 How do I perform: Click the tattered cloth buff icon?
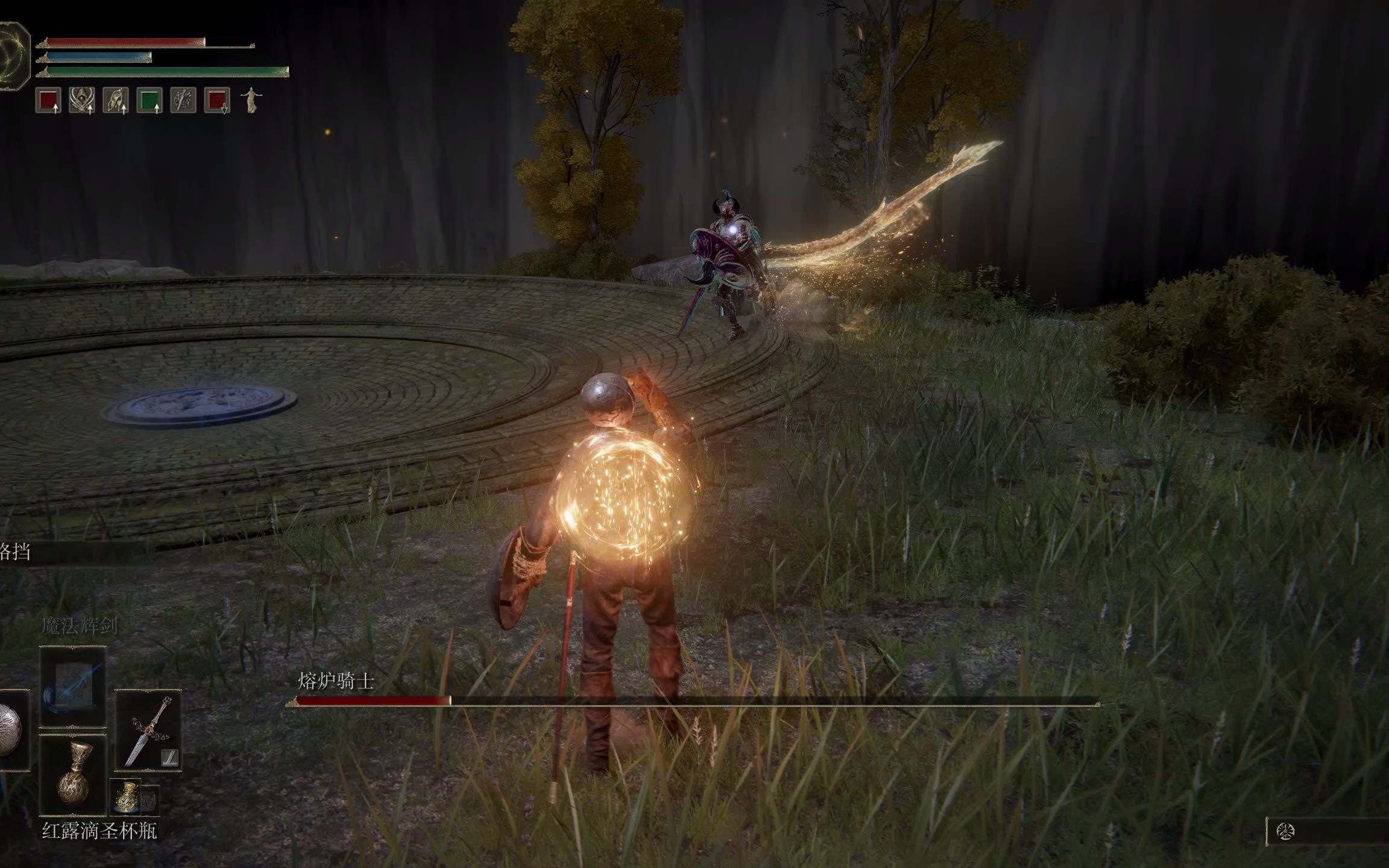pos(116,101)
